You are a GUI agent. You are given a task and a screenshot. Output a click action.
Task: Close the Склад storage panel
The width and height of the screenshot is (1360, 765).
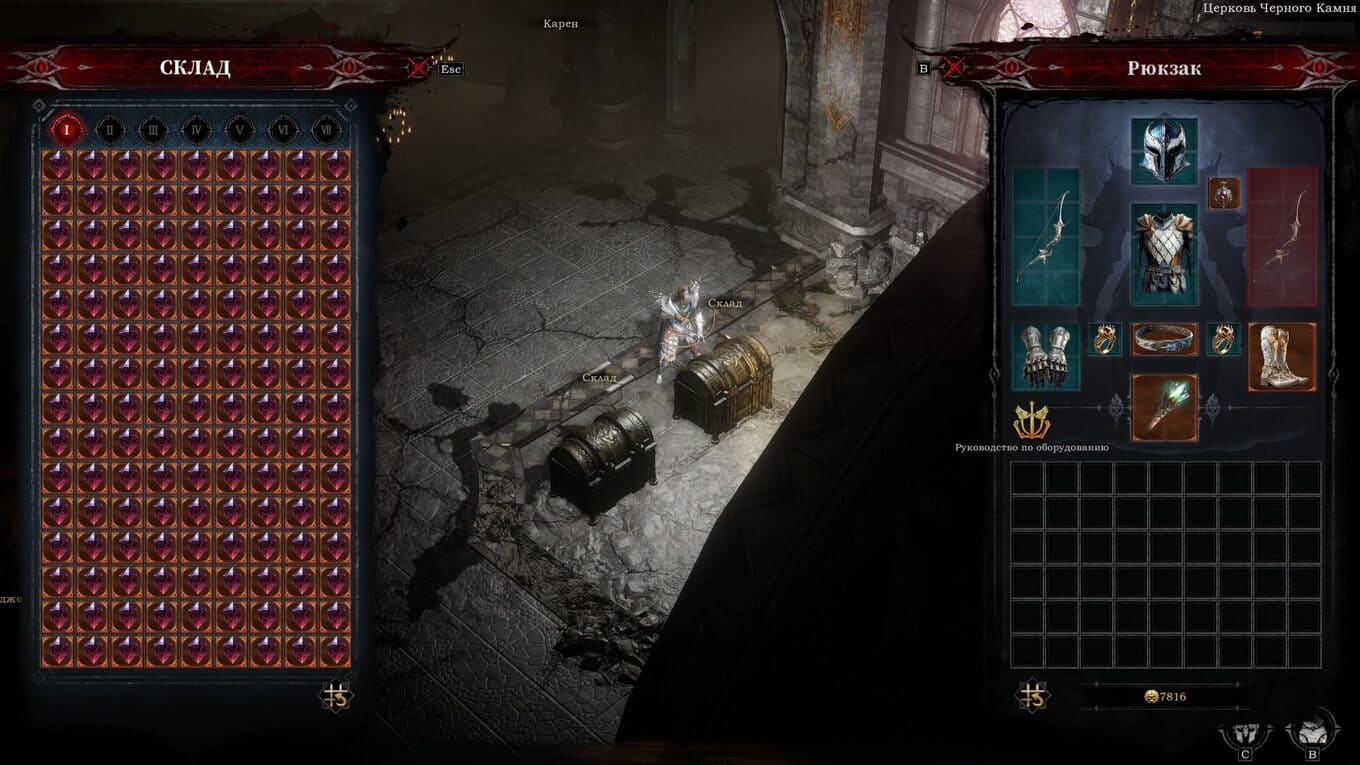coord(418,68)
